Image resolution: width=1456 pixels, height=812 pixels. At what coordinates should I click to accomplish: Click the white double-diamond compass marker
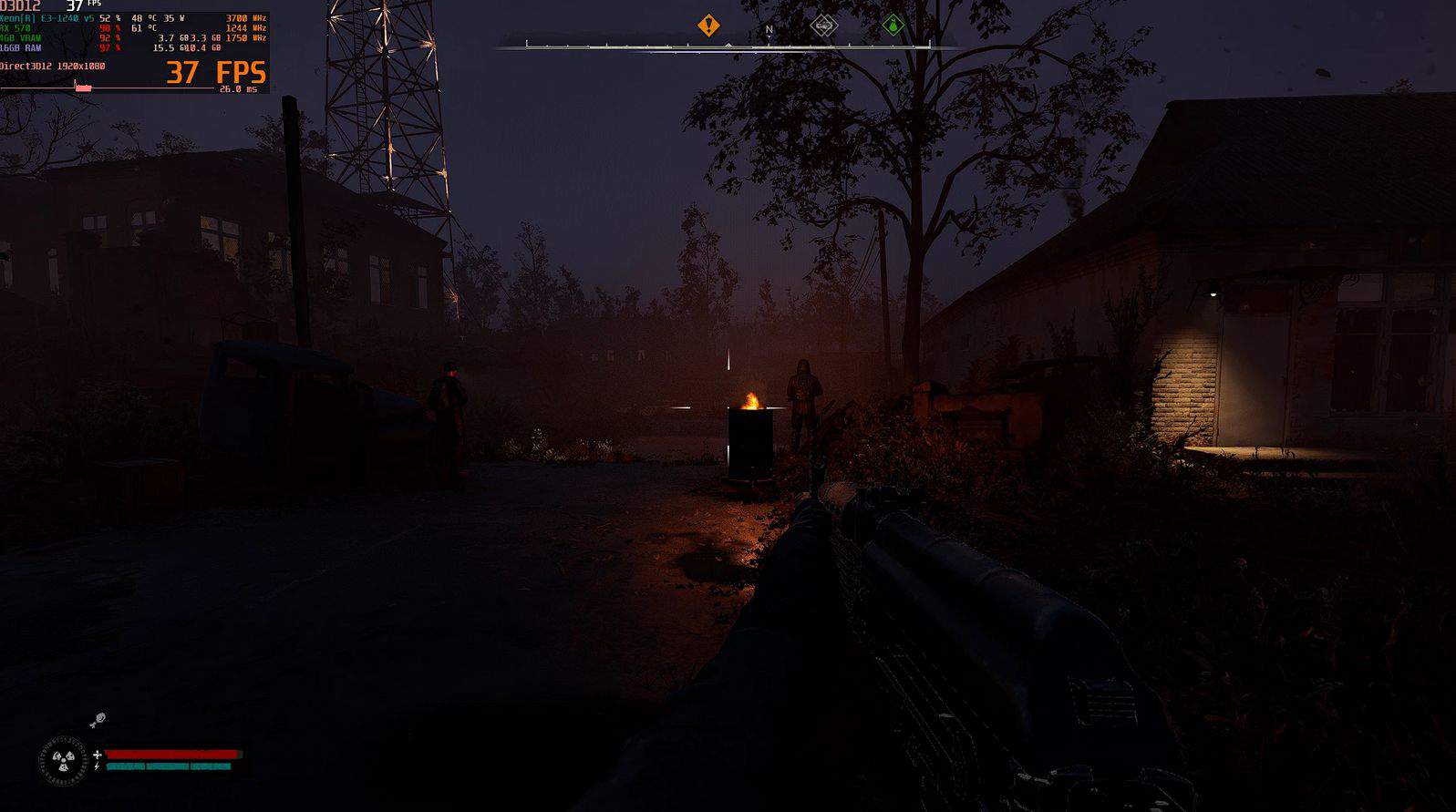tap(823, 26)
